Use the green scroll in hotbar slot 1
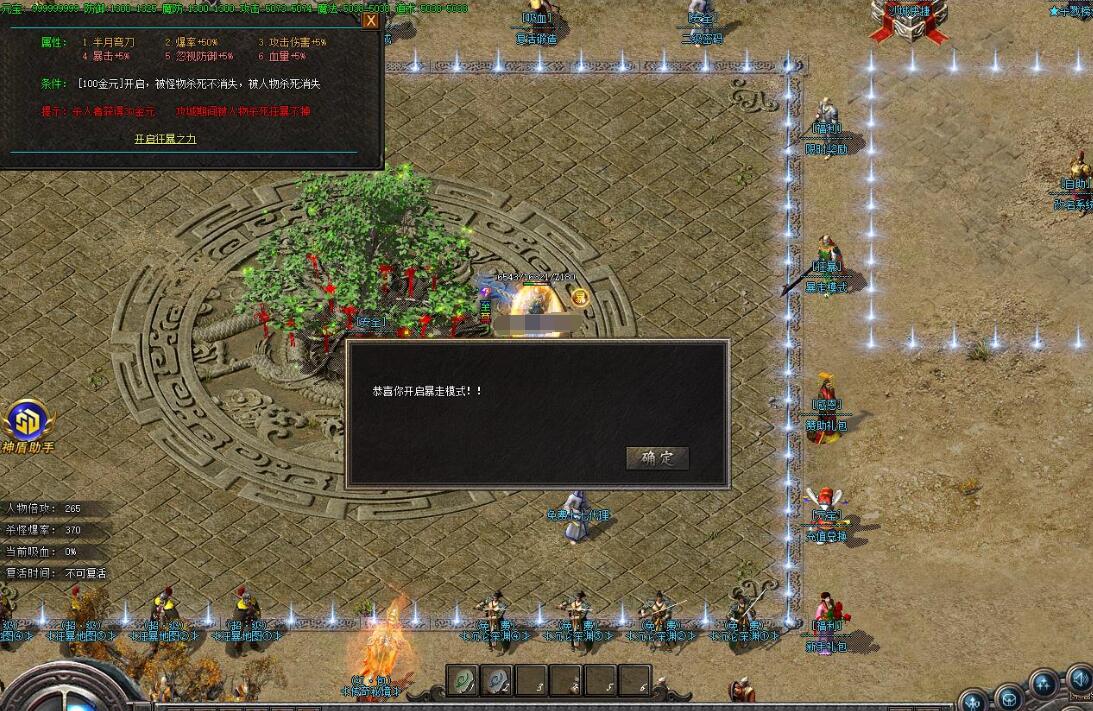1093x711 pixels. [x=462, y=680]
